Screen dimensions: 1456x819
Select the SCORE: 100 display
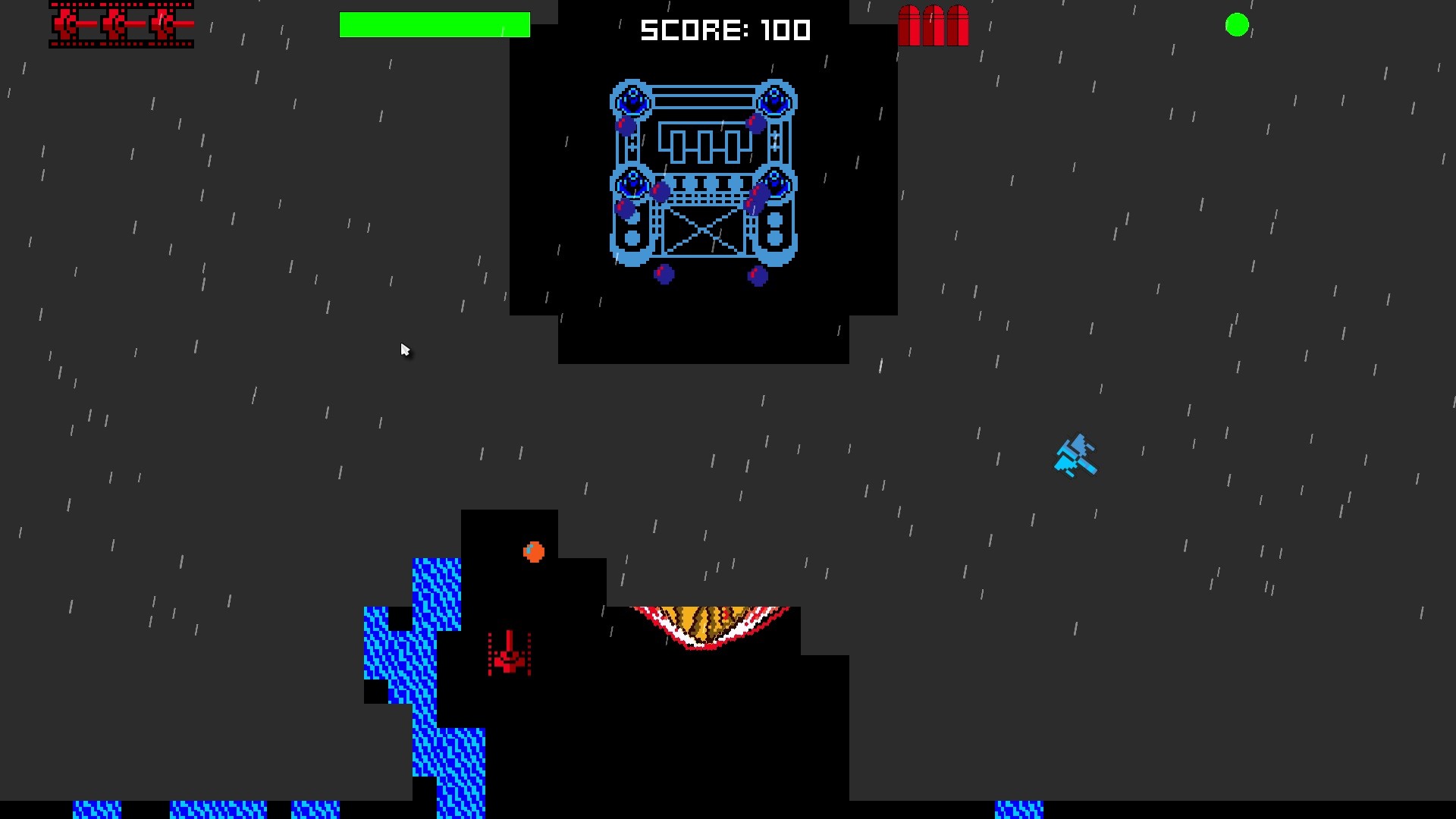point(724,30)
